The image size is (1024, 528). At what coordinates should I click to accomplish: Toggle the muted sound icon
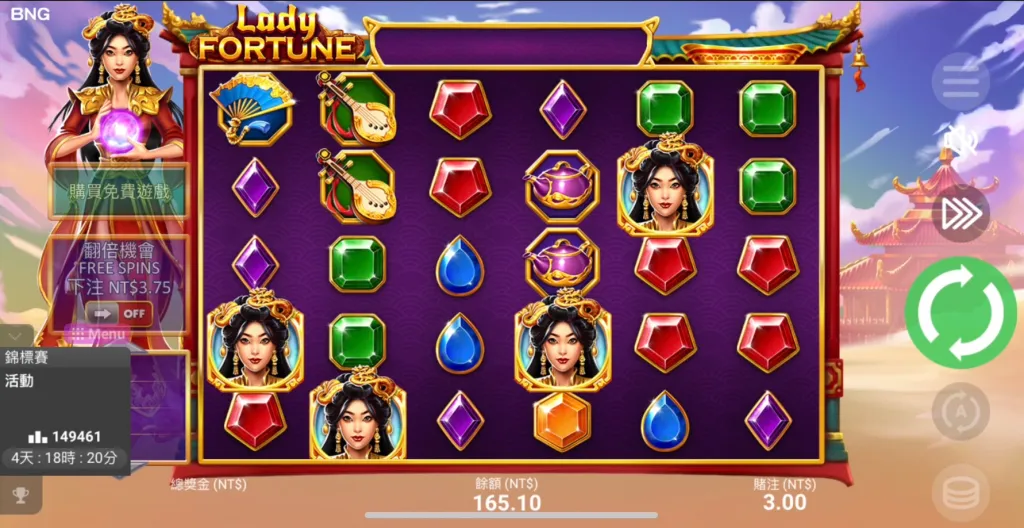coord(960,143)
